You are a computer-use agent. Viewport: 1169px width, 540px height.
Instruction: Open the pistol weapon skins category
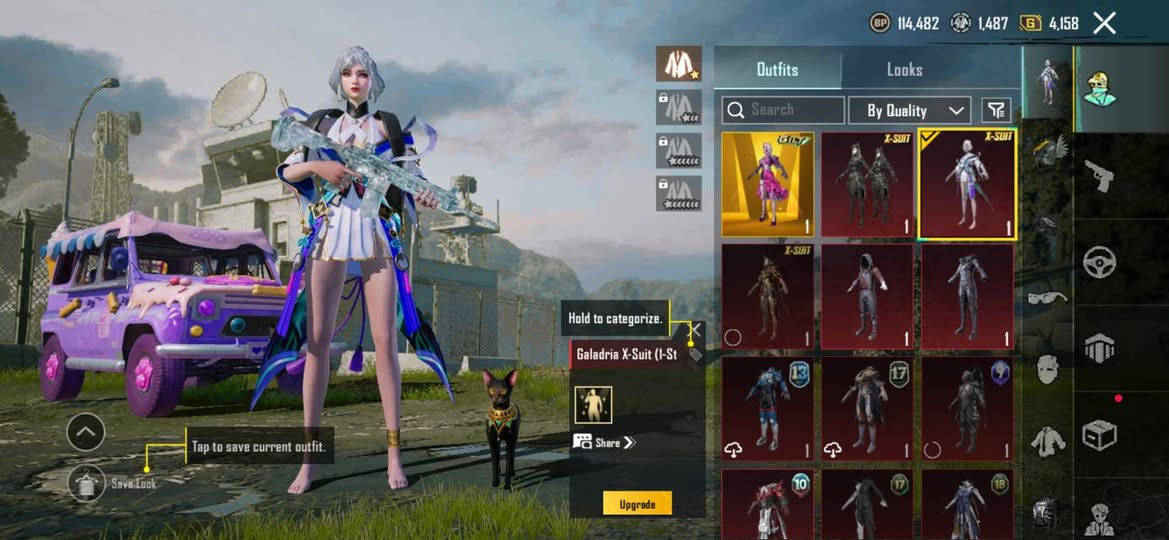[x=1100, y=177]
